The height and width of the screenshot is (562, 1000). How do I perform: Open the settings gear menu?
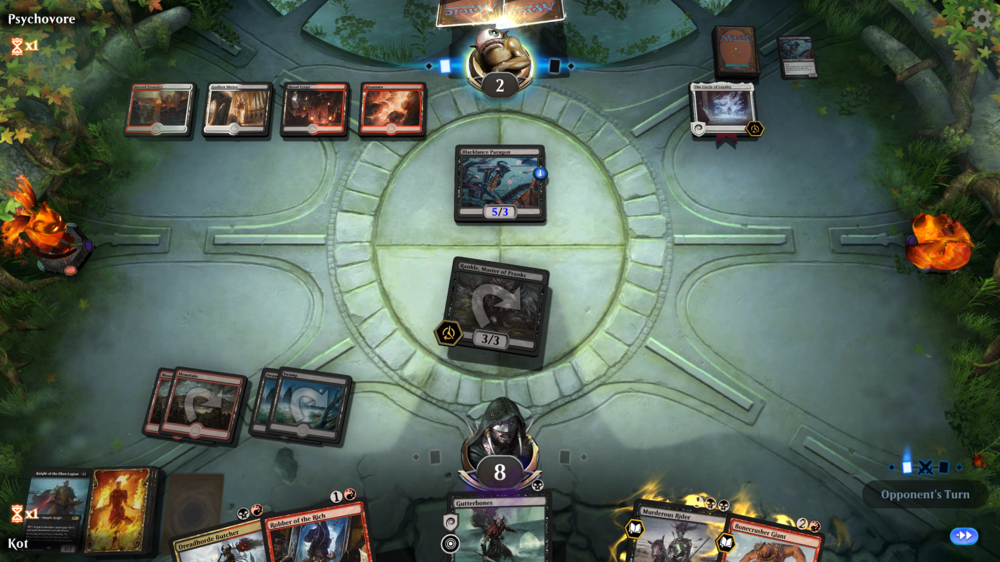coord(981,18)
